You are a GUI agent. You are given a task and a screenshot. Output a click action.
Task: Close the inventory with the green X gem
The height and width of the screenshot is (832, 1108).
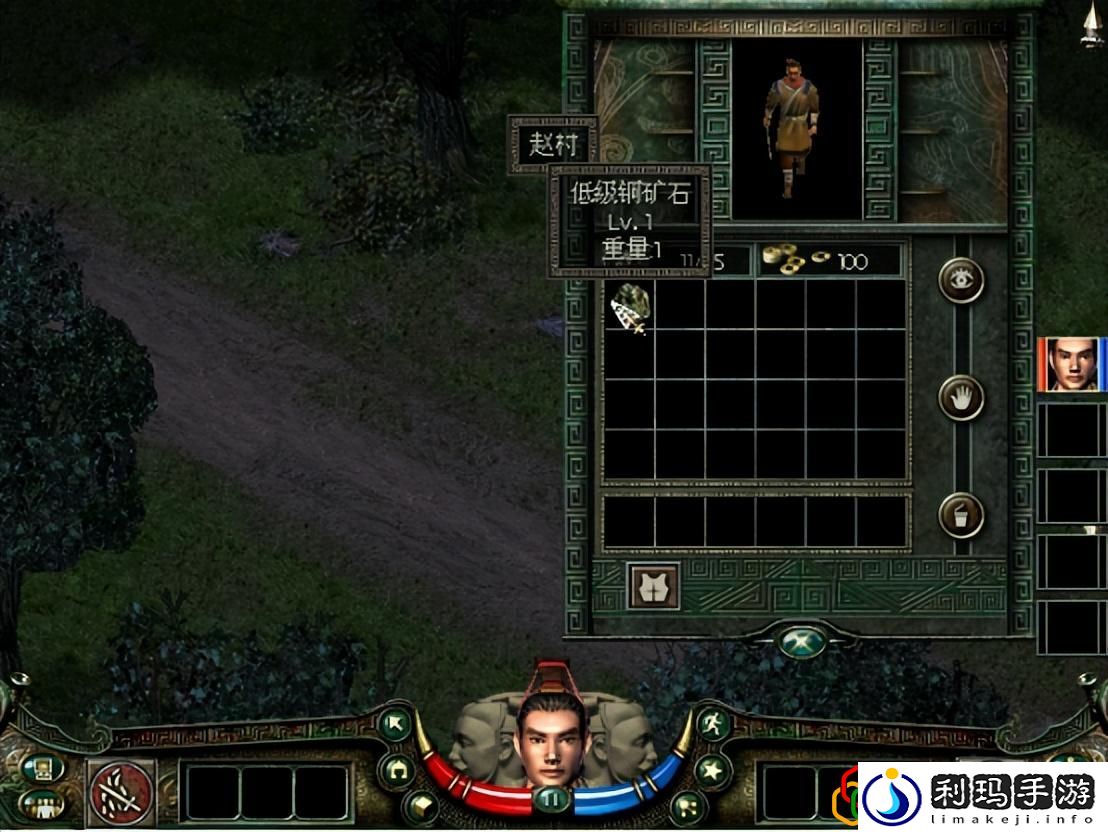(x=804, y=640)
